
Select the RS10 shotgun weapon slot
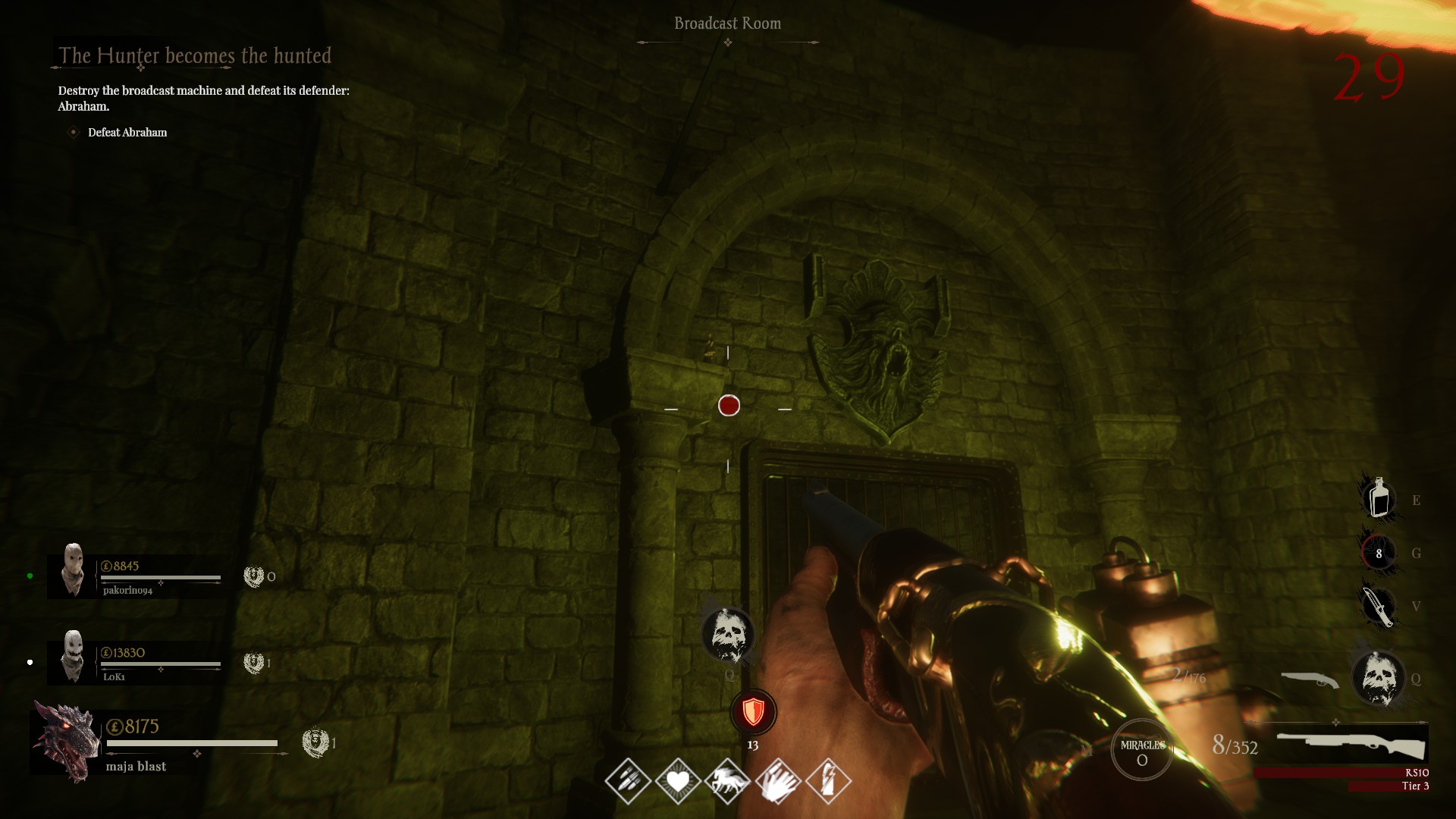[1351, 744]
